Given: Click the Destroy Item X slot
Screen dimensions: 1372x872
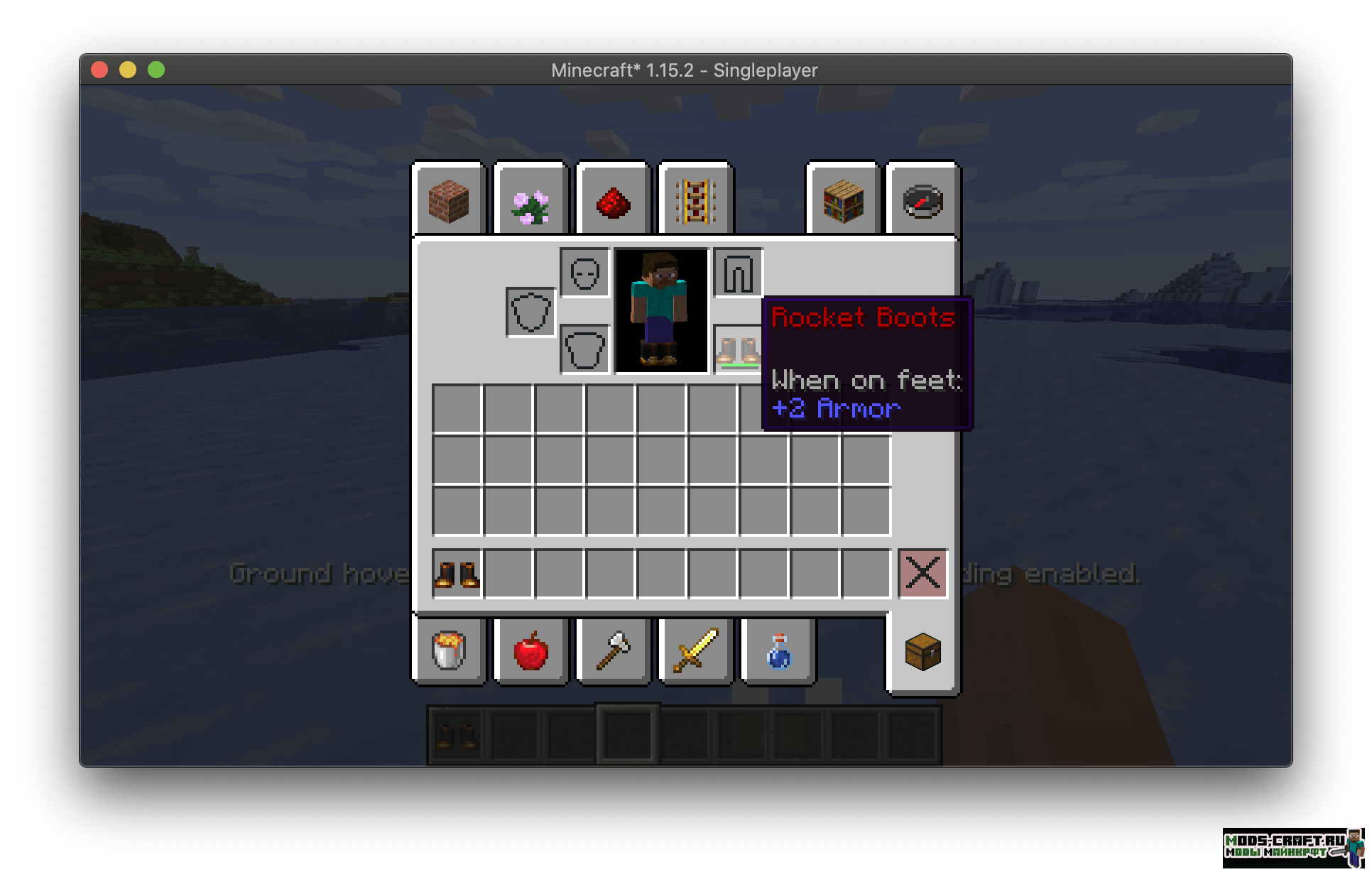Looking at the screenshot, I should (922, 572).
